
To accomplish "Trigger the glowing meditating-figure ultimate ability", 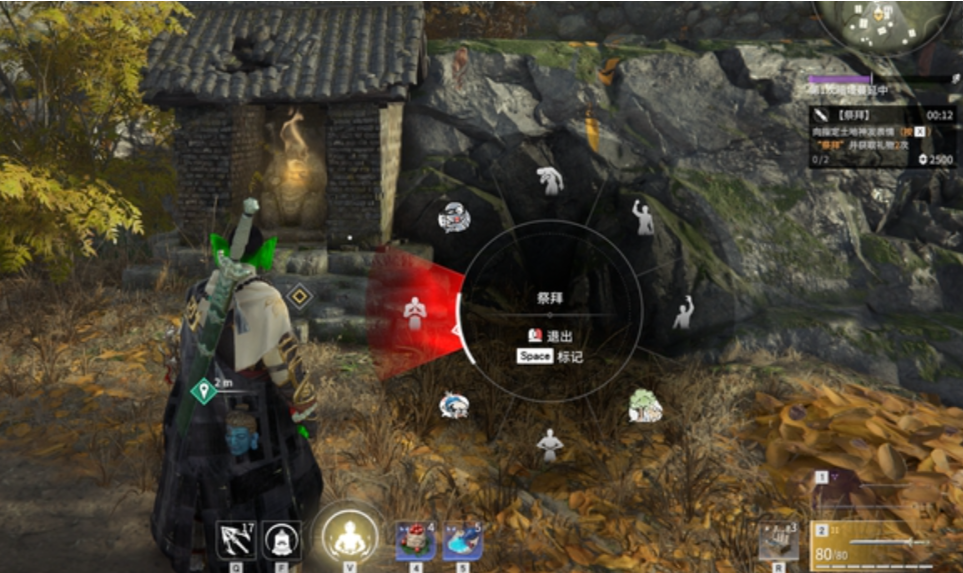I will point(349,537).
